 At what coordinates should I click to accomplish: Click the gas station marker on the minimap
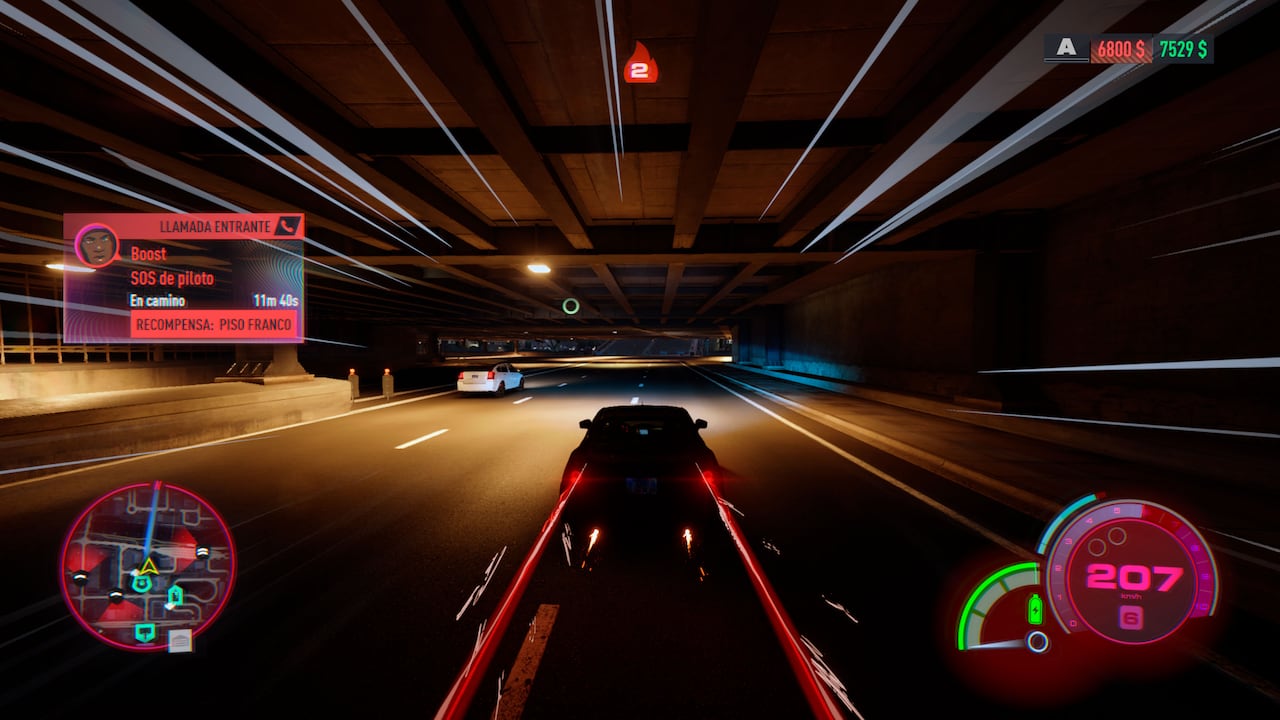tap(175, 596)
